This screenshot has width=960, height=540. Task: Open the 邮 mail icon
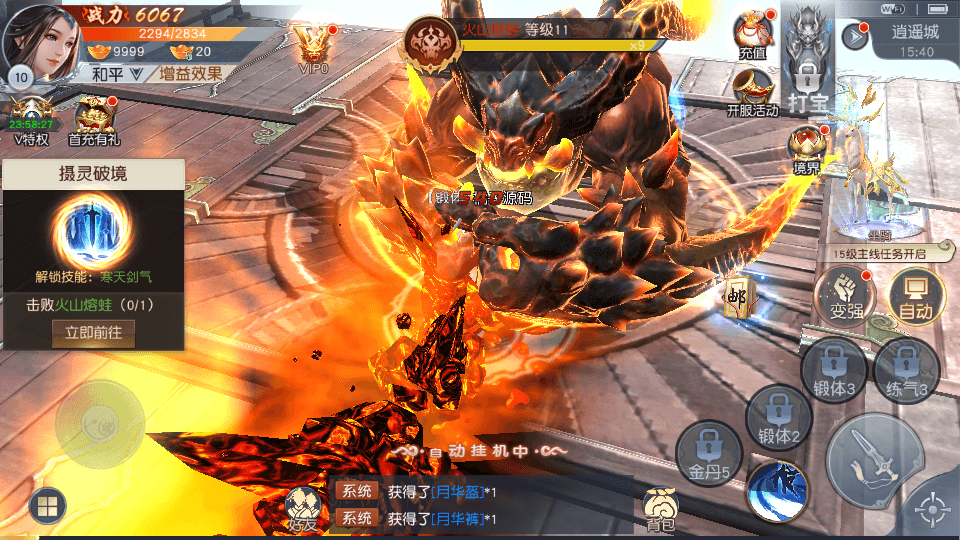tap(738, 299)
